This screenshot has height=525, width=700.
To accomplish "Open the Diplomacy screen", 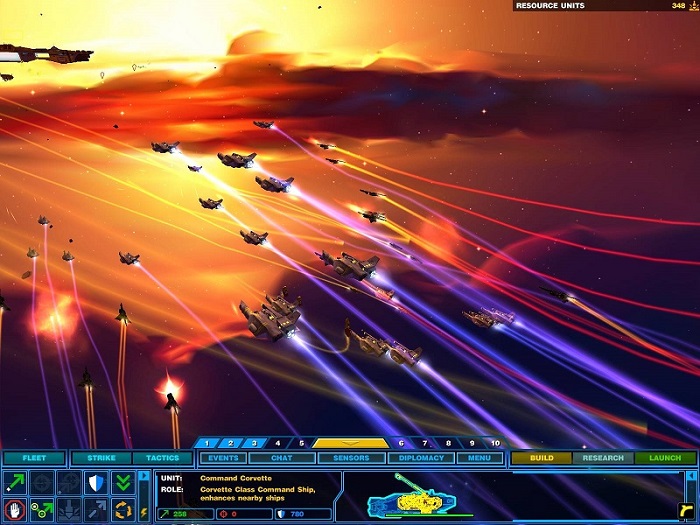I will pos(420,458).
